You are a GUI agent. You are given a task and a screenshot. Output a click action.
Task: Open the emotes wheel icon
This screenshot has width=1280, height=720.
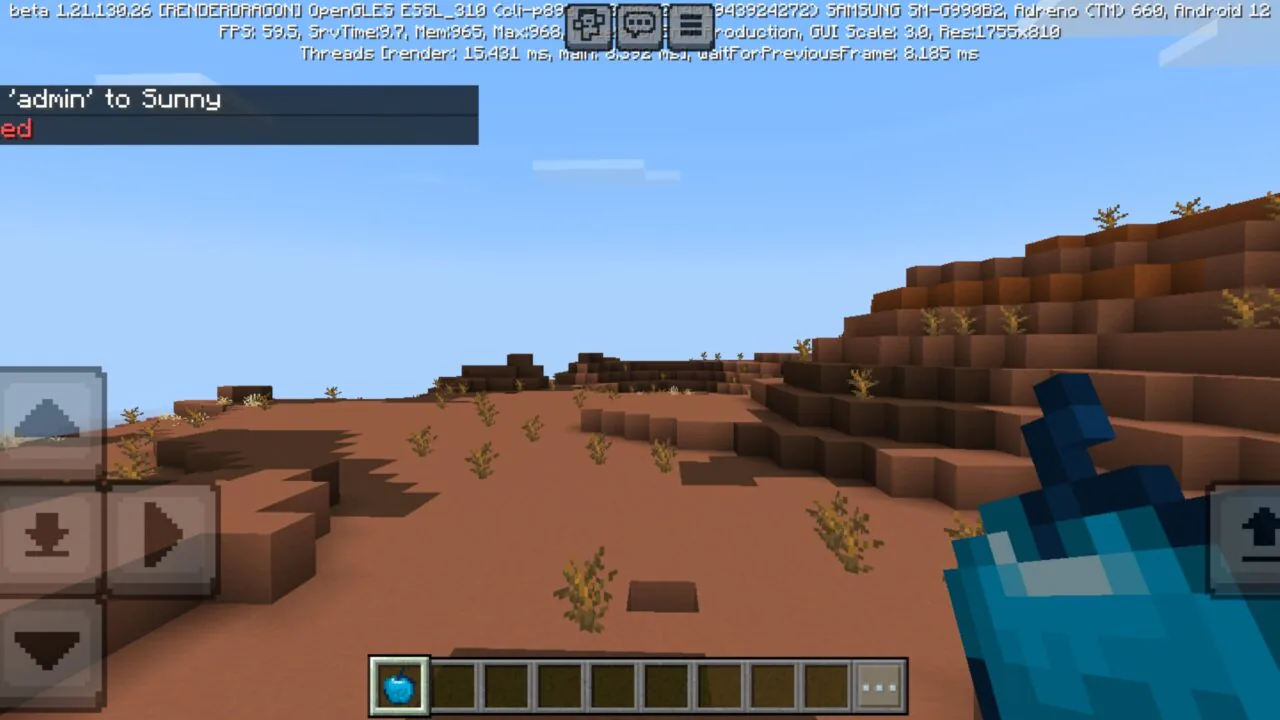point(588,26)
